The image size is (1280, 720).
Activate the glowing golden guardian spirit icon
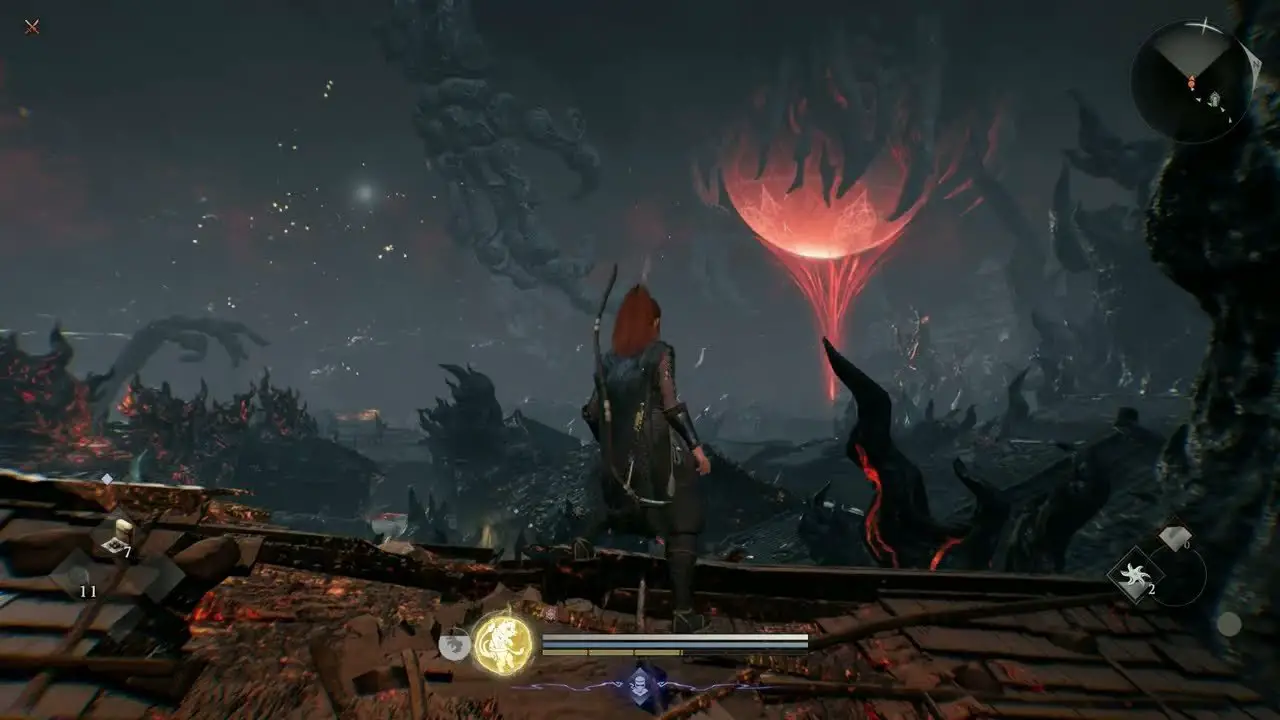pyautogui.click(x=501, y=643)
